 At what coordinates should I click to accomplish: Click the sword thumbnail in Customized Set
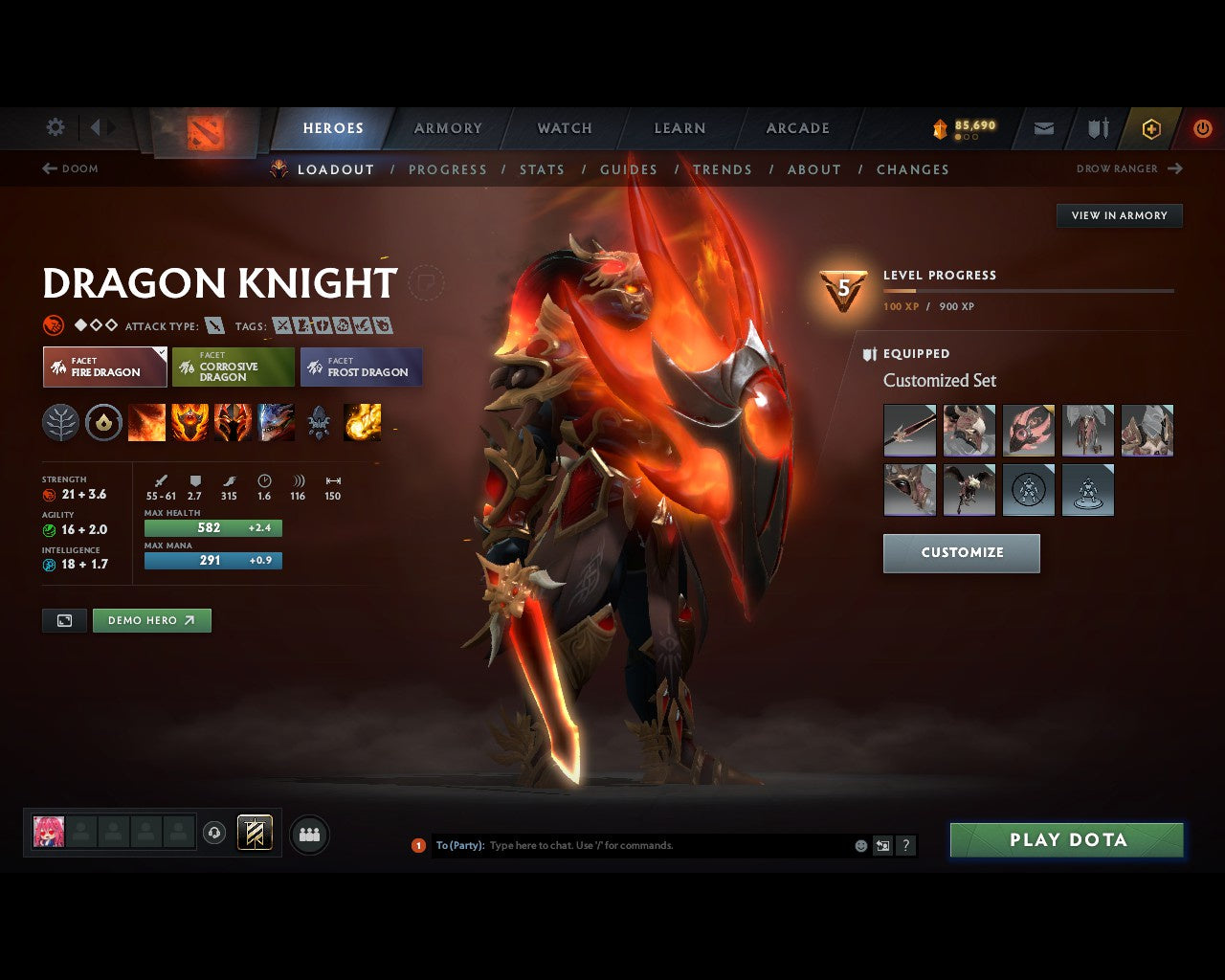pyautogui.click(x=909, y=430)
